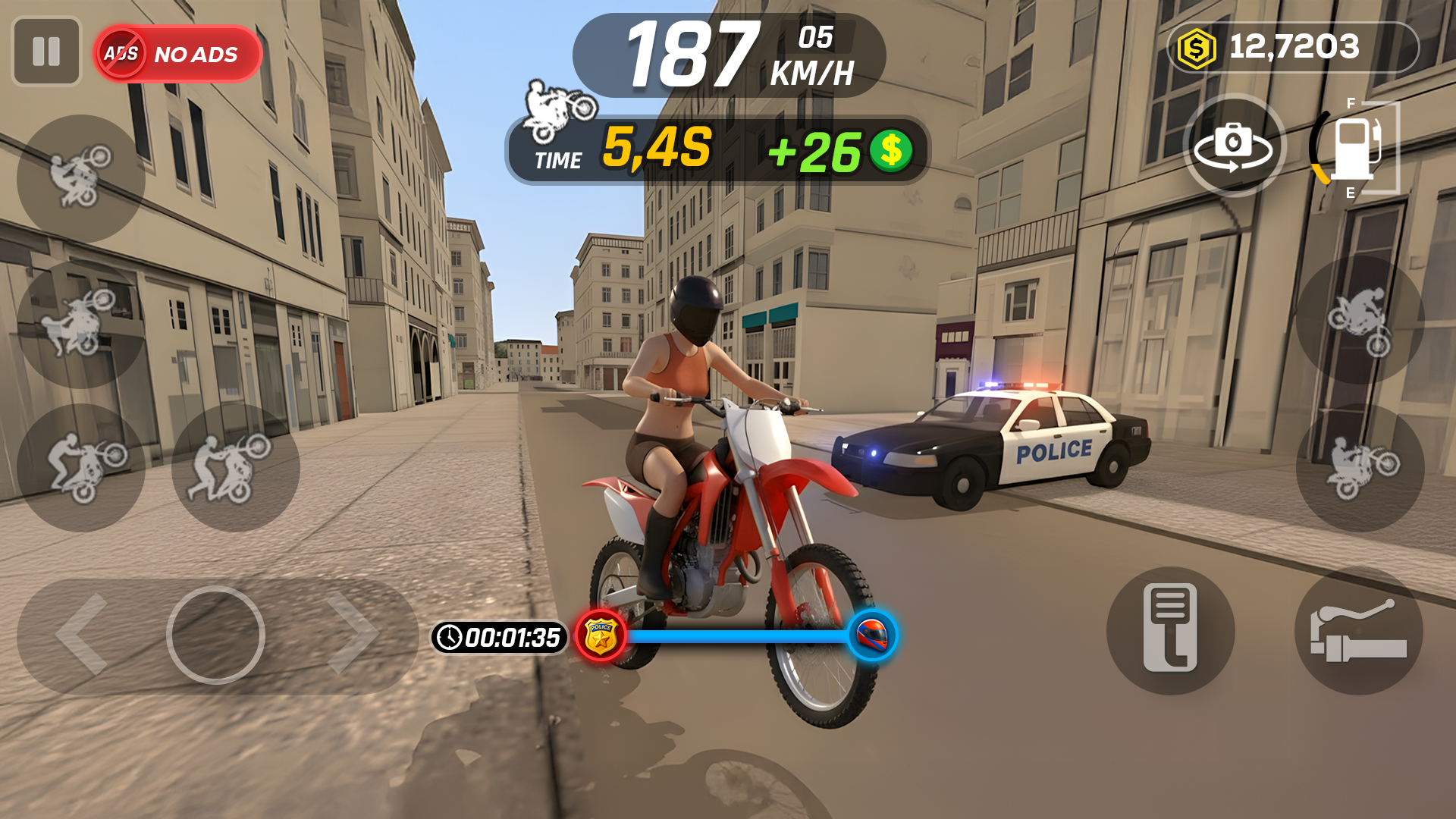Steer right with the right arrow

coord(352,635)
